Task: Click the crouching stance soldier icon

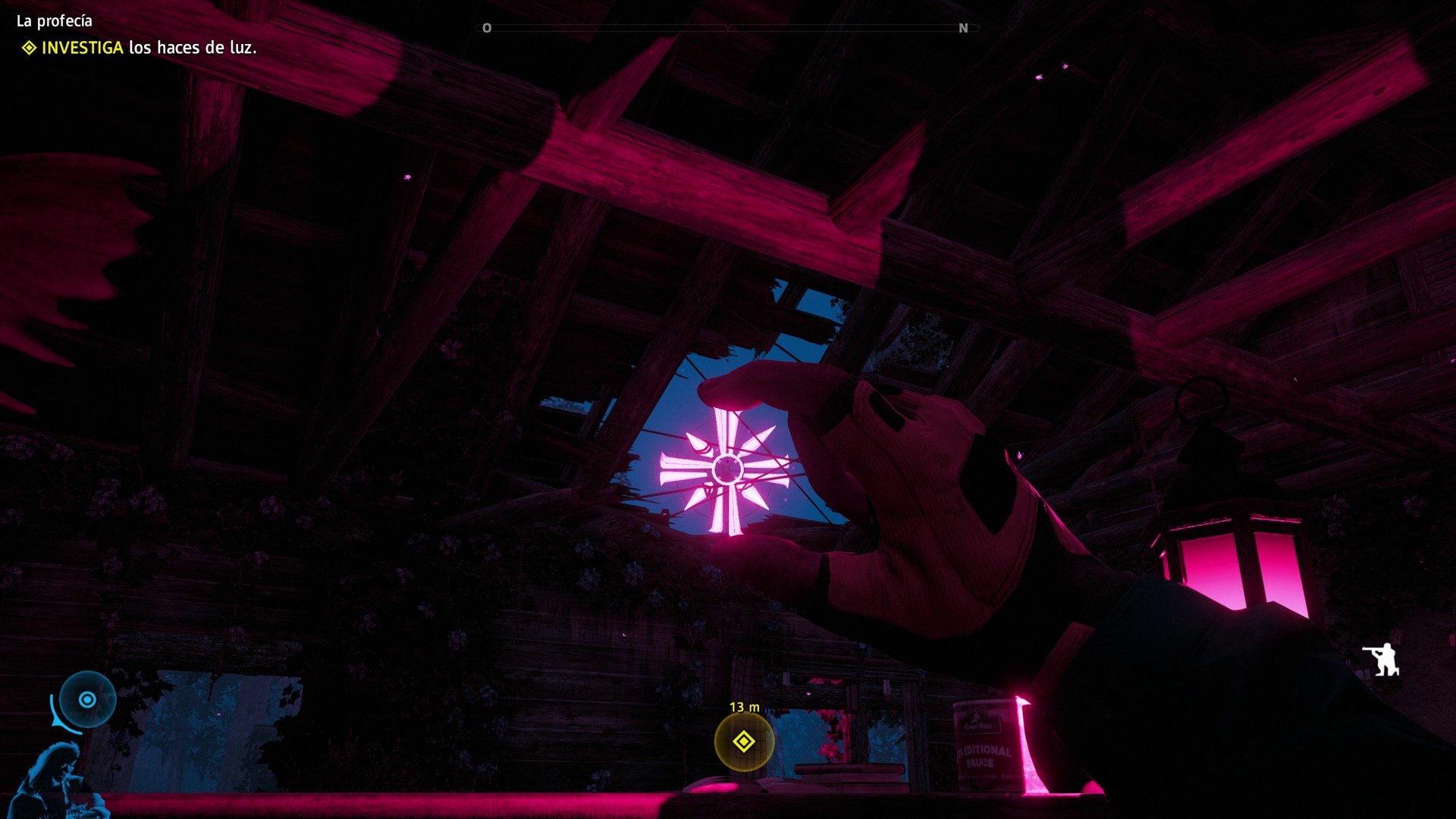Action: point(1381,659)
